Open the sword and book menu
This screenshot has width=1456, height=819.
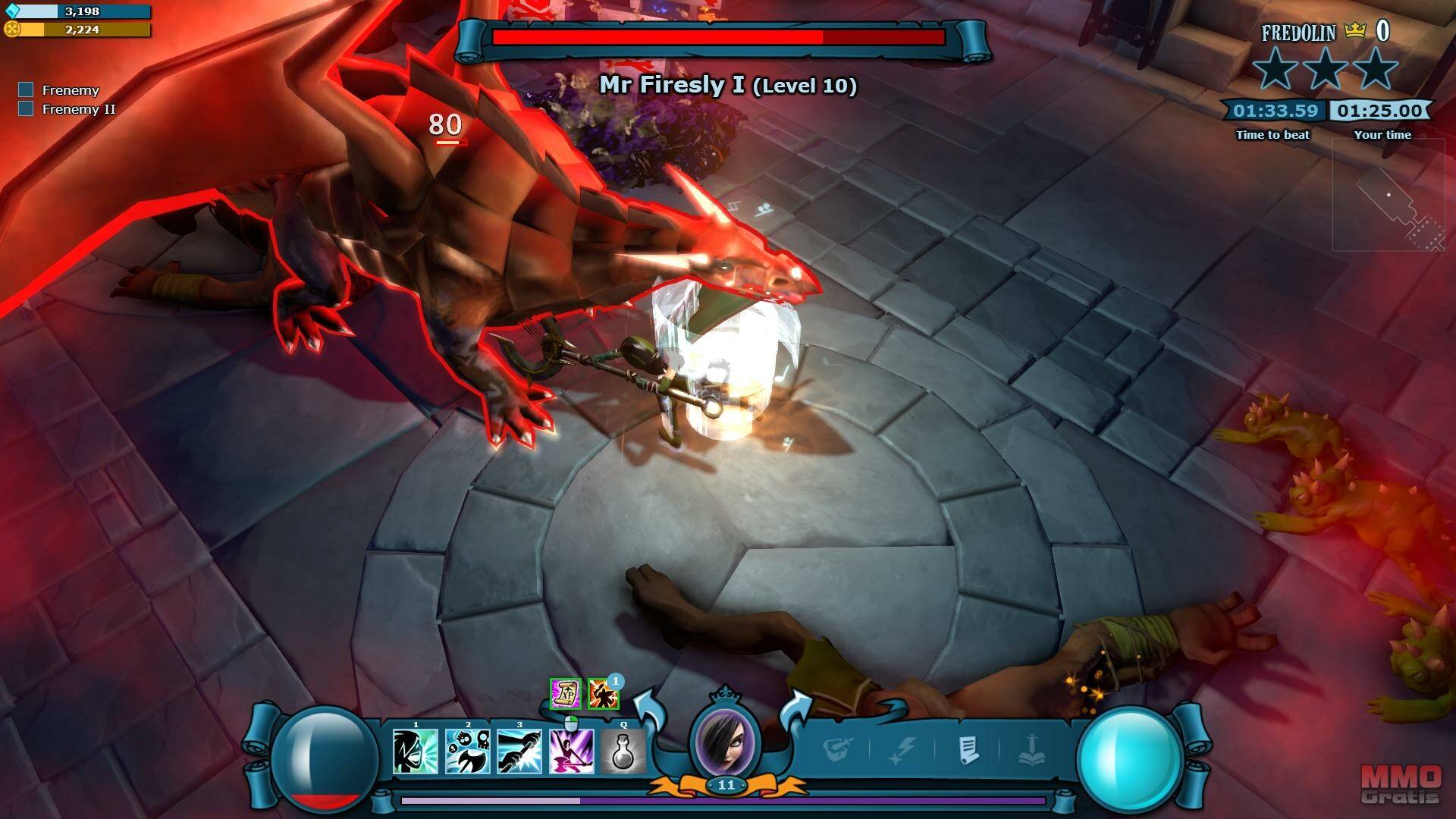point(1031,750)
